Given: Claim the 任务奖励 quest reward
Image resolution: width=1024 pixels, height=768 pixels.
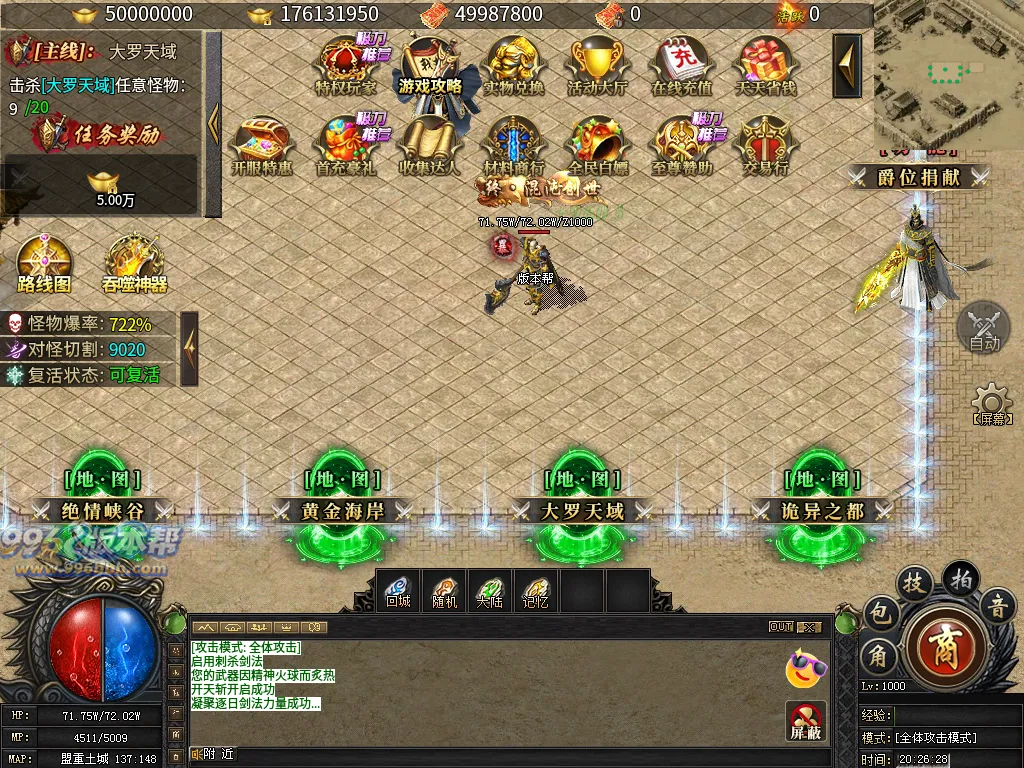Looking at the screenshot, I should [100, 135].
